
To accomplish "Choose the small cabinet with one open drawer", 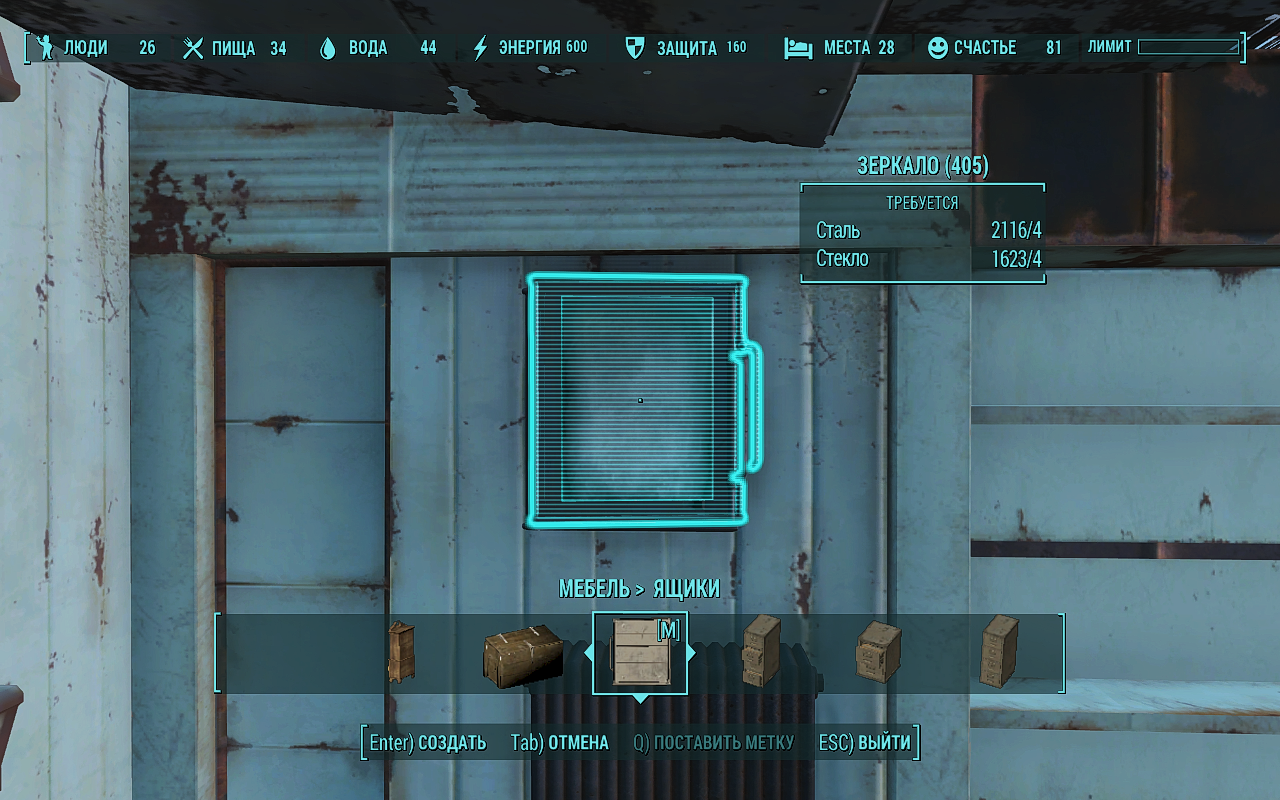I will click(879, 653).
